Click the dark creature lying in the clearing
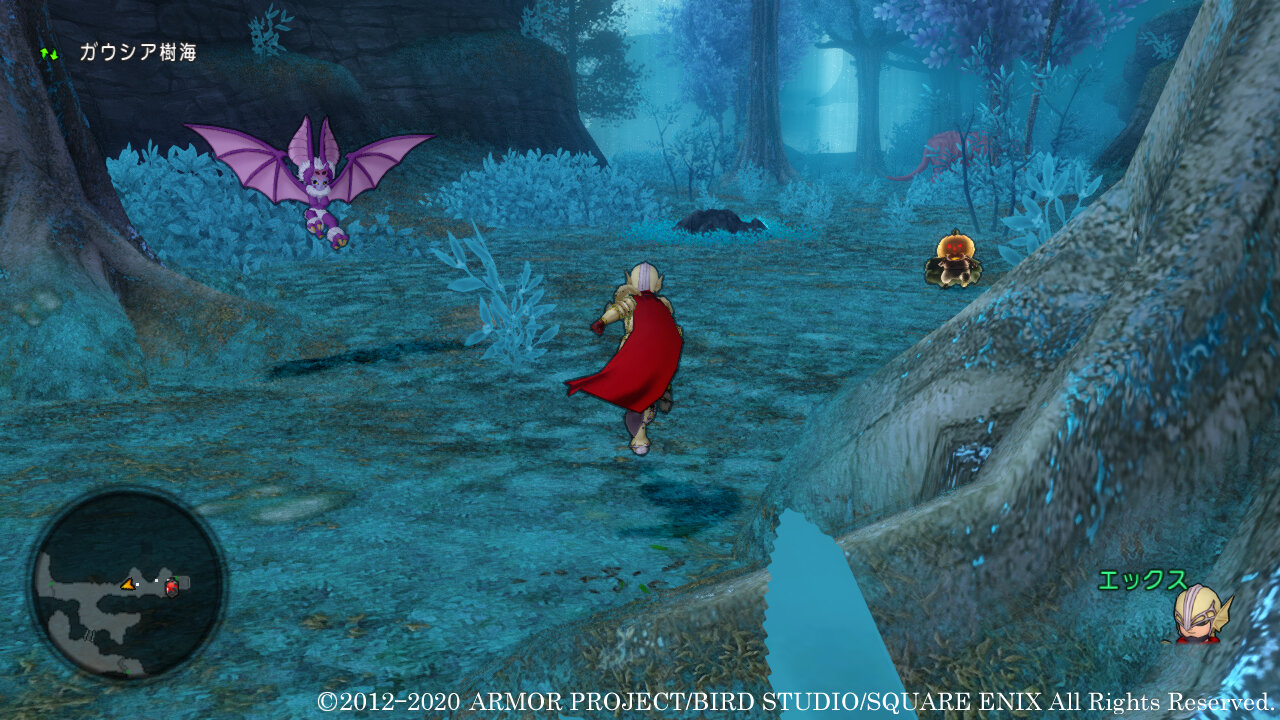The width and height of the screenshot is (1280, 720). 715,222
